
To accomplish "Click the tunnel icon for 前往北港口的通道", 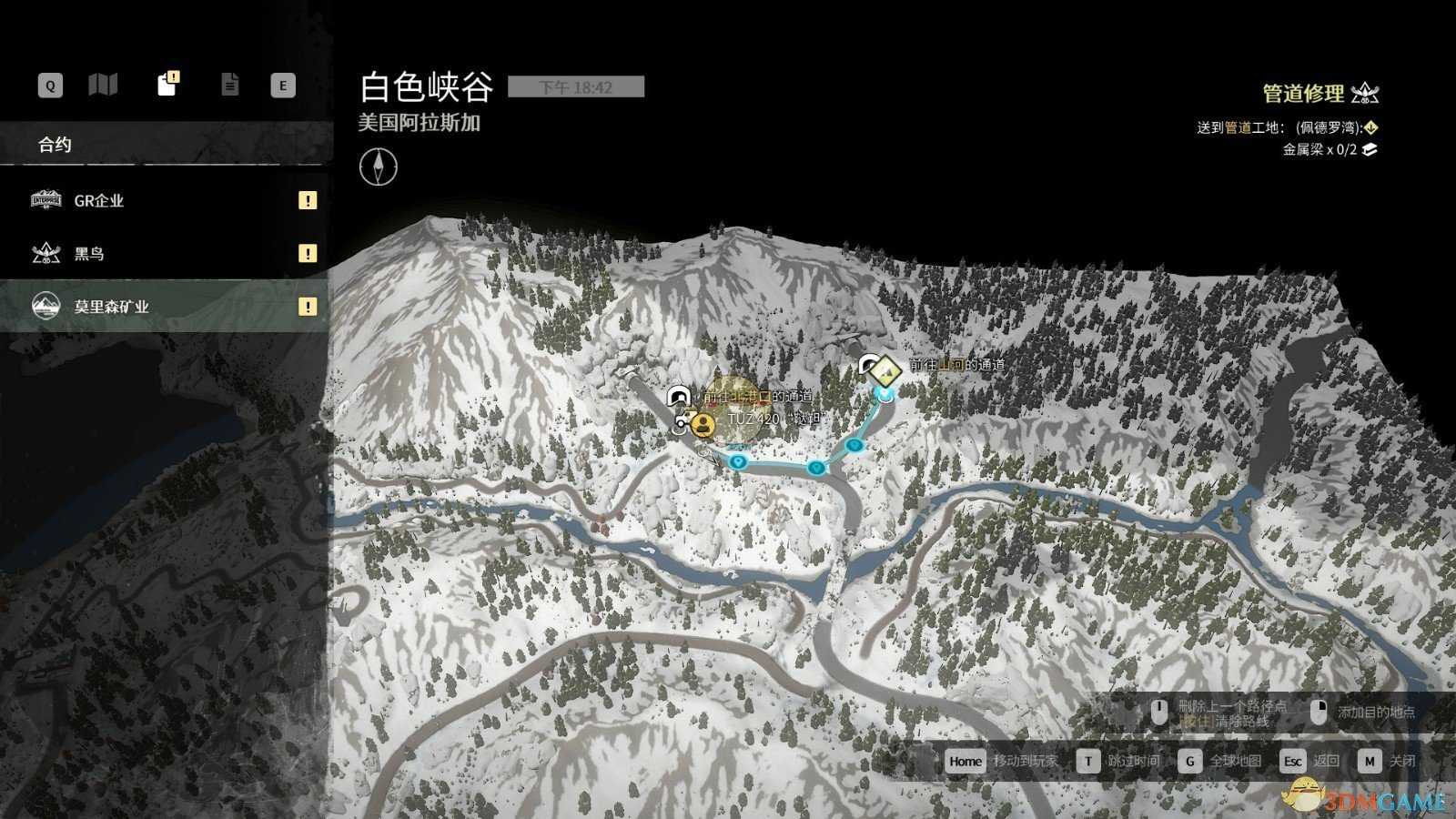I will (678, 396).
